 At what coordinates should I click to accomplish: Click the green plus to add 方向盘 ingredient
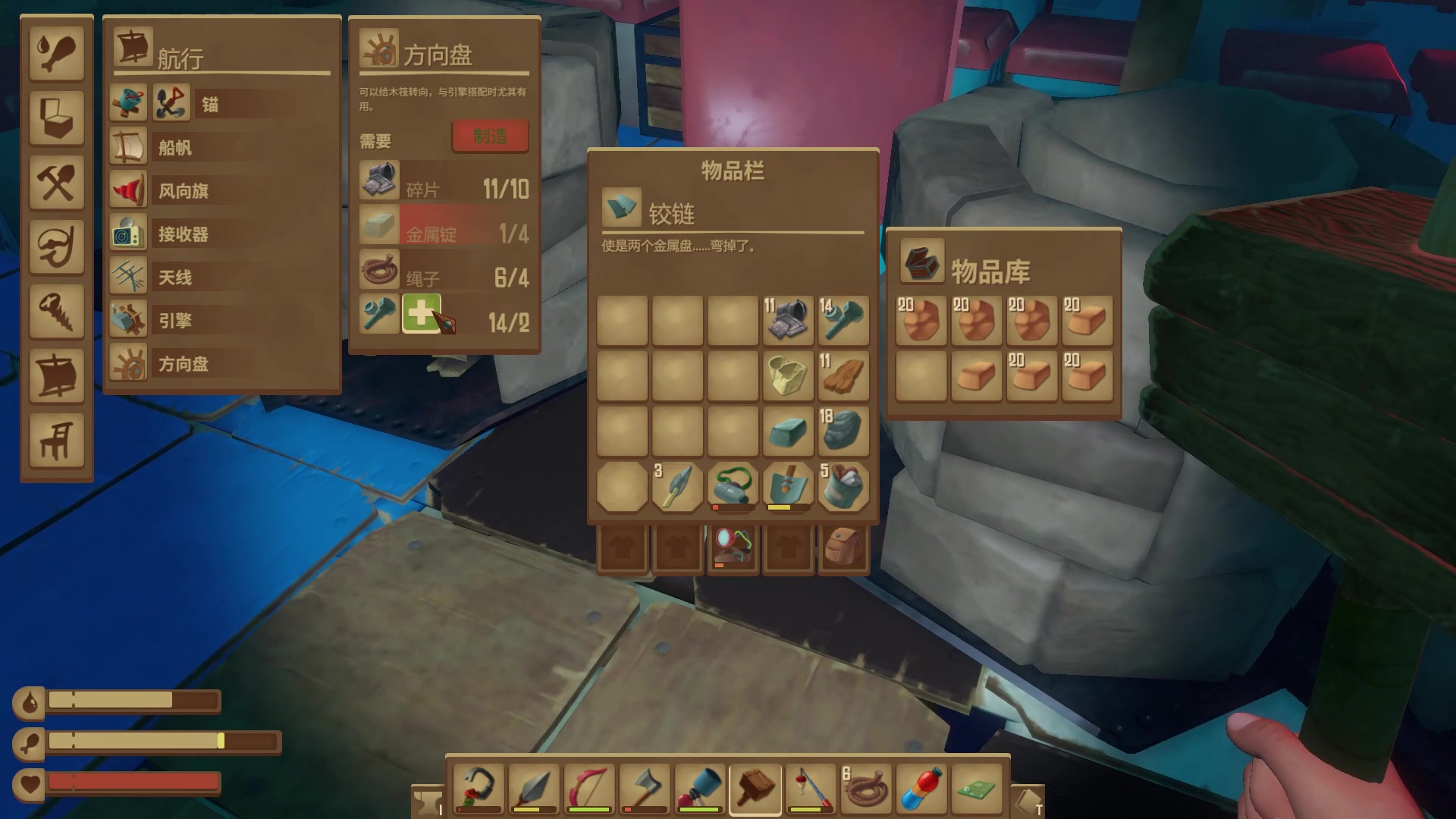422,313
